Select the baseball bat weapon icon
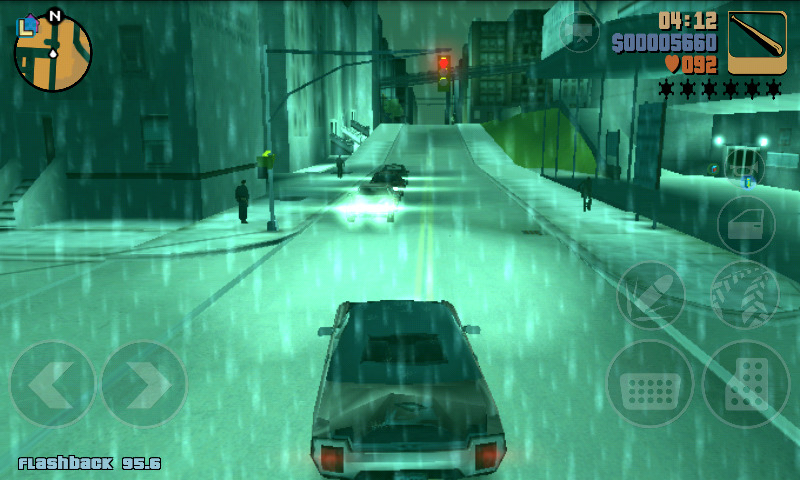This screenshot has height=480, width=800. coord(757,42)
